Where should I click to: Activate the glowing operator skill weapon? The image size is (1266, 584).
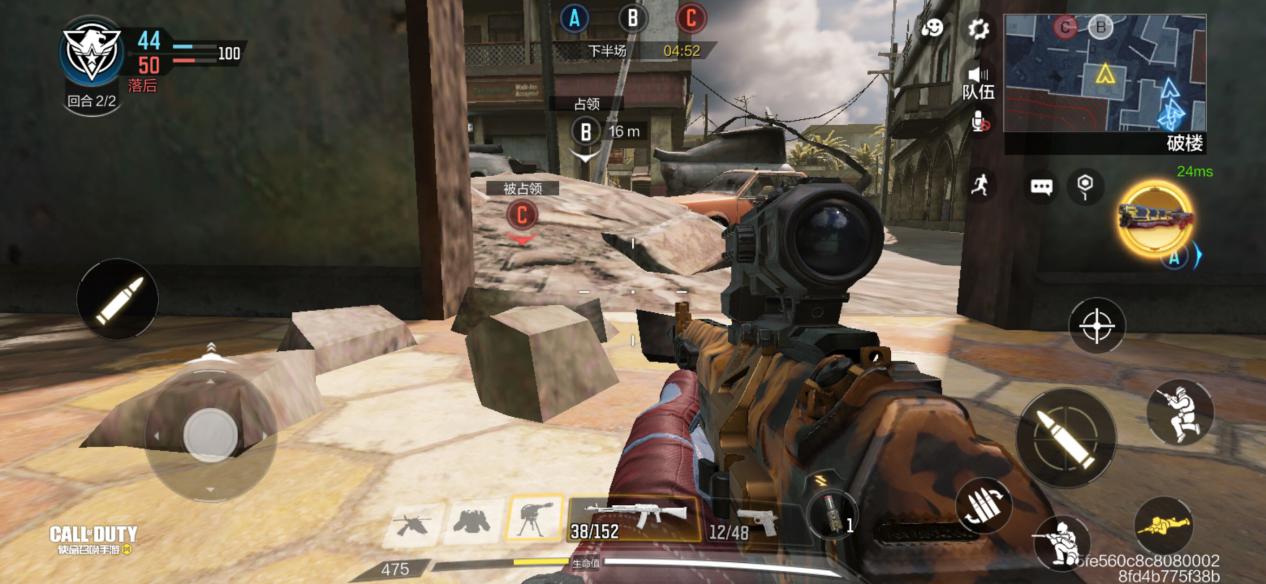coord(1155,217)
